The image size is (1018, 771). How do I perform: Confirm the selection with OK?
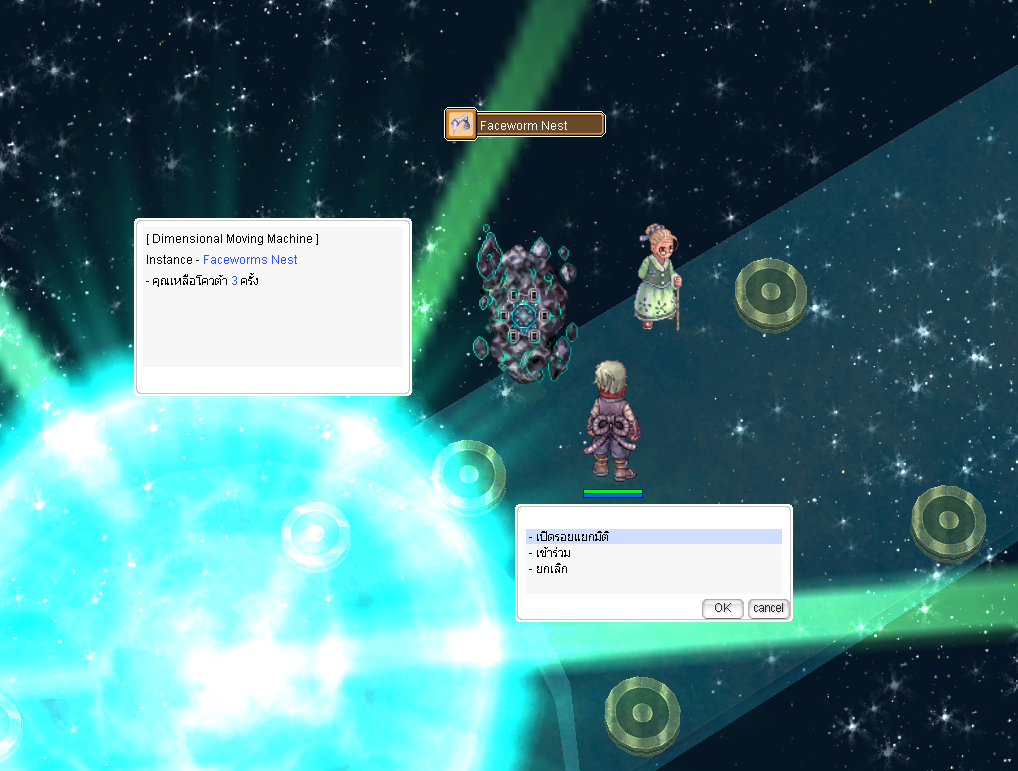(x=722, y=608)
